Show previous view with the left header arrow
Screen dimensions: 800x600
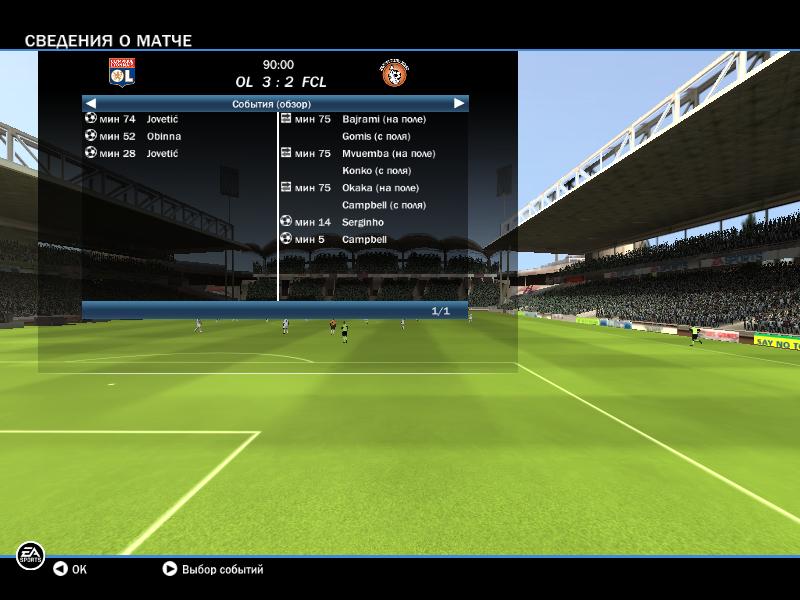coord(91,103)
